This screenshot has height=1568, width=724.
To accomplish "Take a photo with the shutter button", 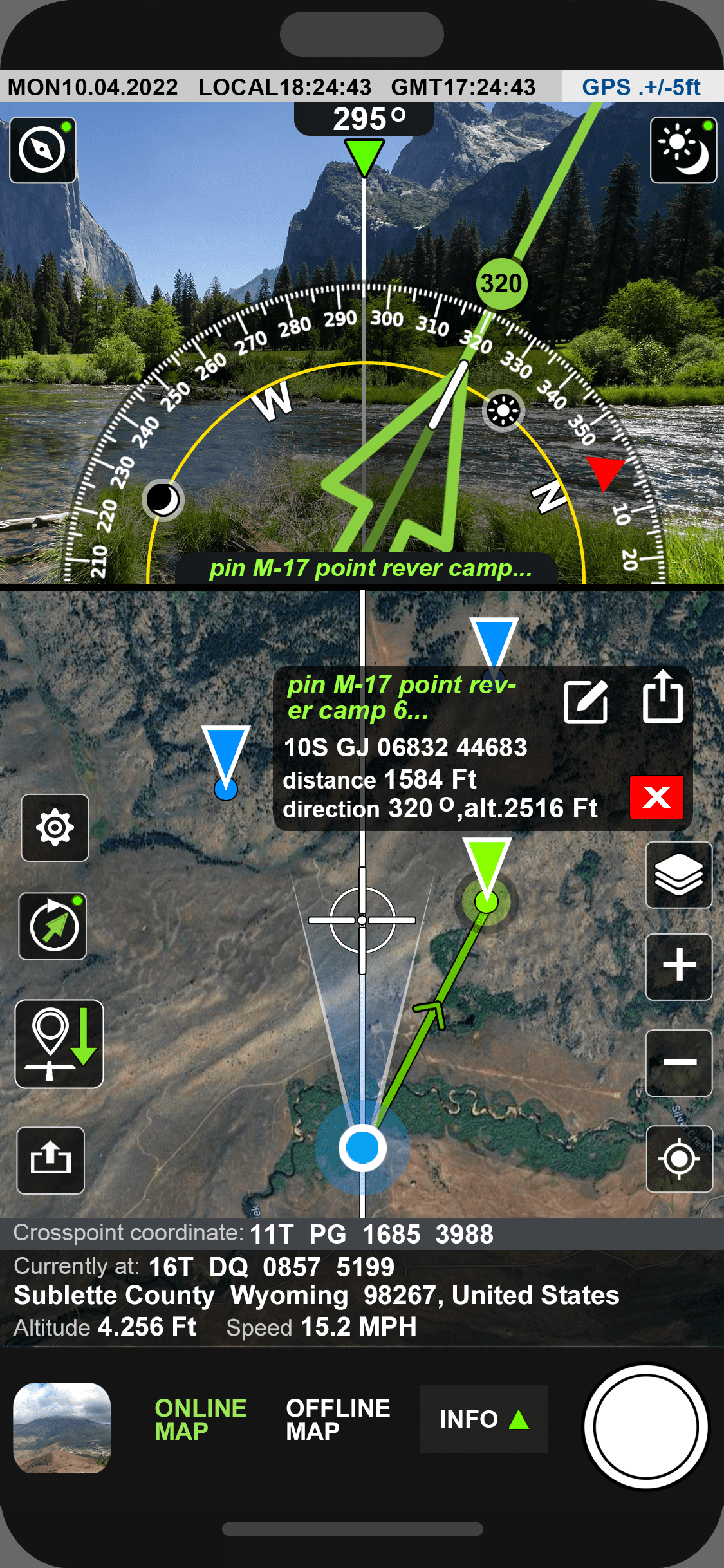I will [x=645, y=1426].
